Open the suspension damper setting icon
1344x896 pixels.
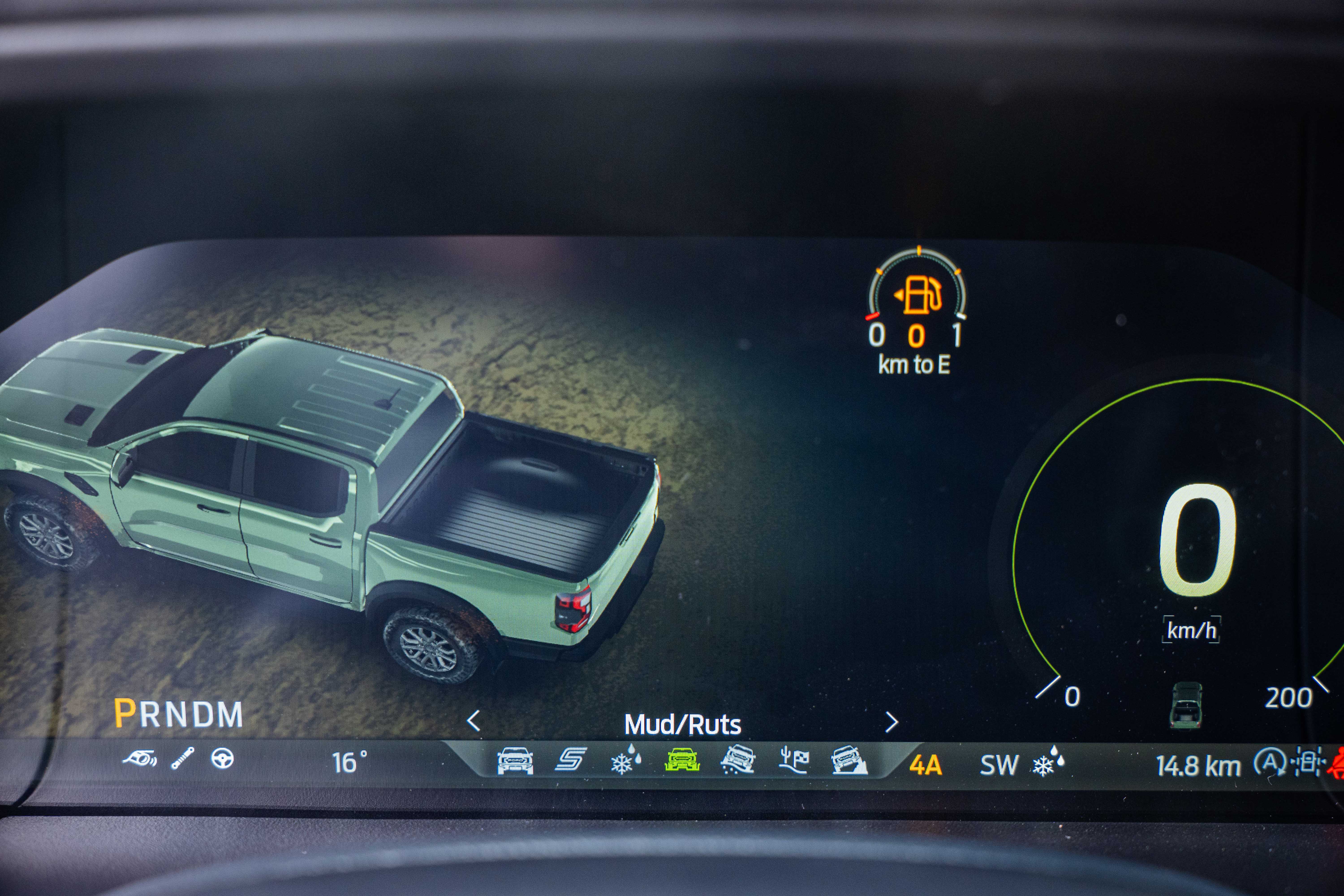(183, 758)
